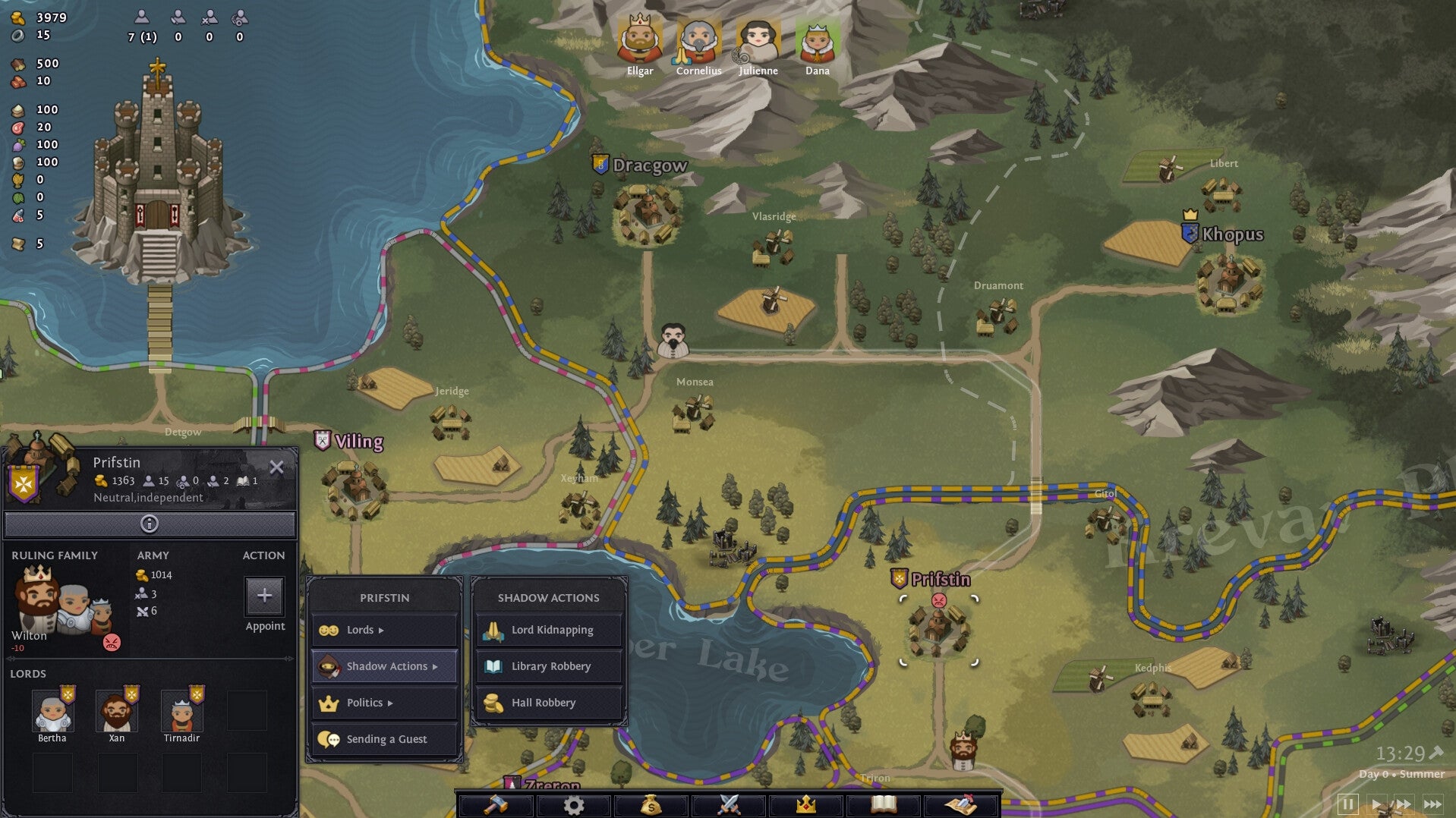Choose Lord Kidnapping shadow action
This screenshot has width=1456, height=818.
pyautogui.click(x=548, y=629)
